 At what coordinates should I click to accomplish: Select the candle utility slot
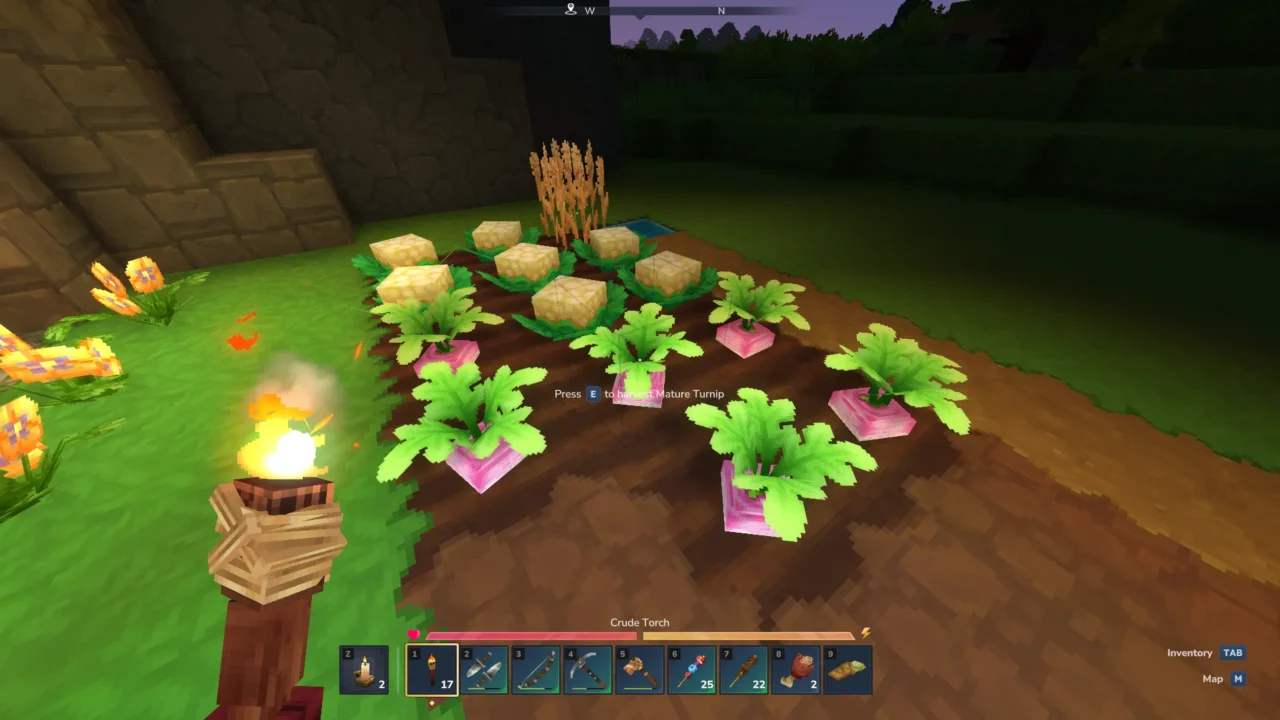pos(364,670)
